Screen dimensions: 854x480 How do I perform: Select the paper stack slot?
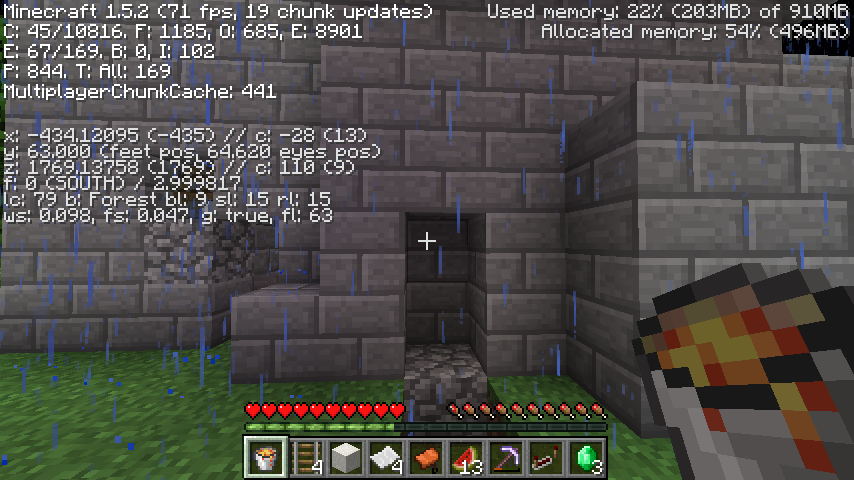tap(385, 457)
